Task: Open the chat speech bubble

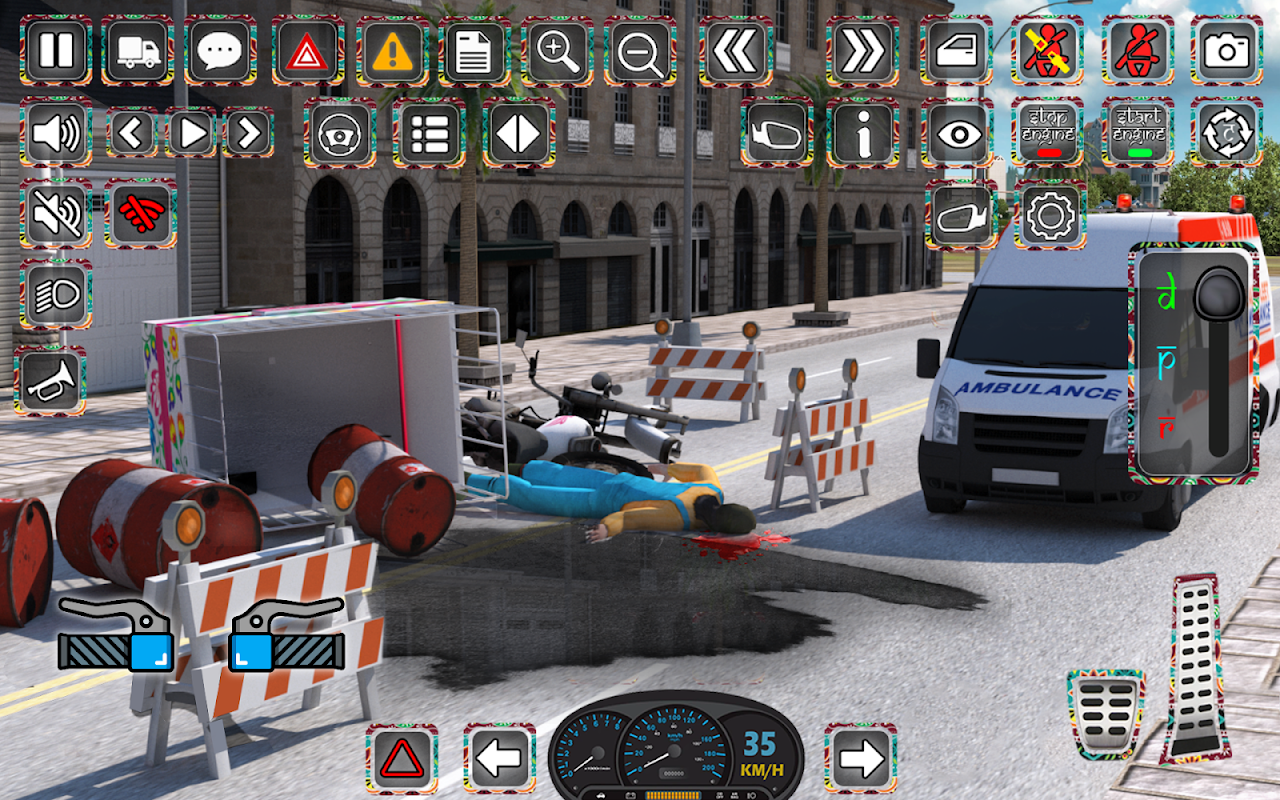Action: point(220,50)
